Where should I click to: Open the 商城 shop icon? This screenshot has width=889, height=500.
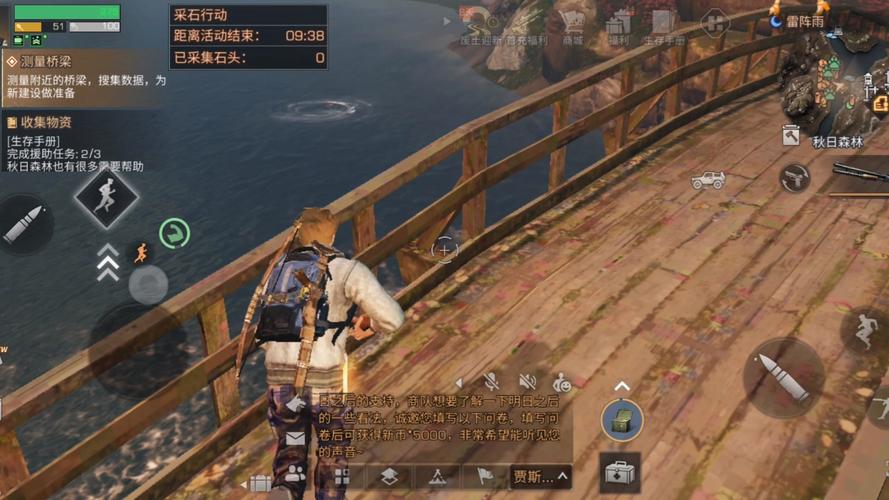point(572,25)
